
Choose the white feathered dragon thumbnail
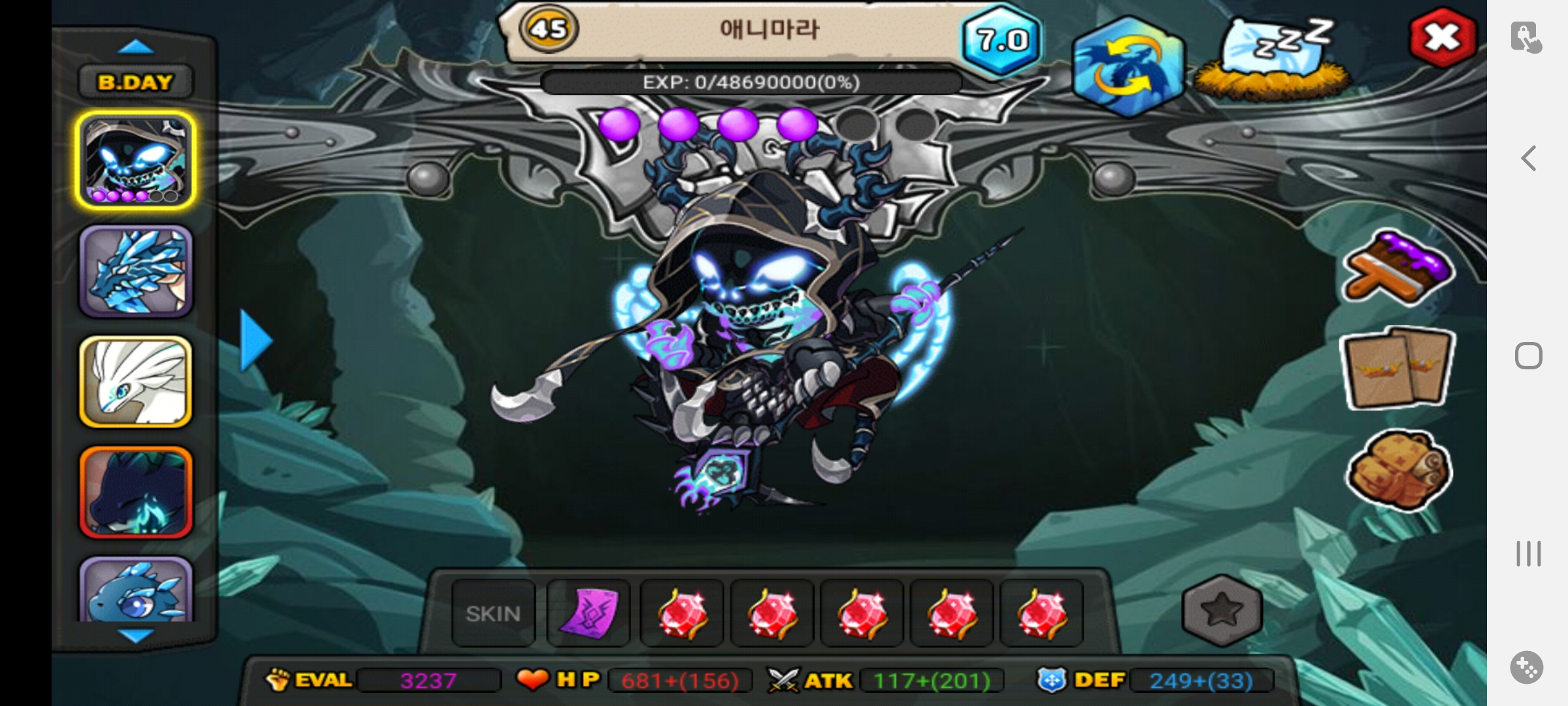click(136, 382)
